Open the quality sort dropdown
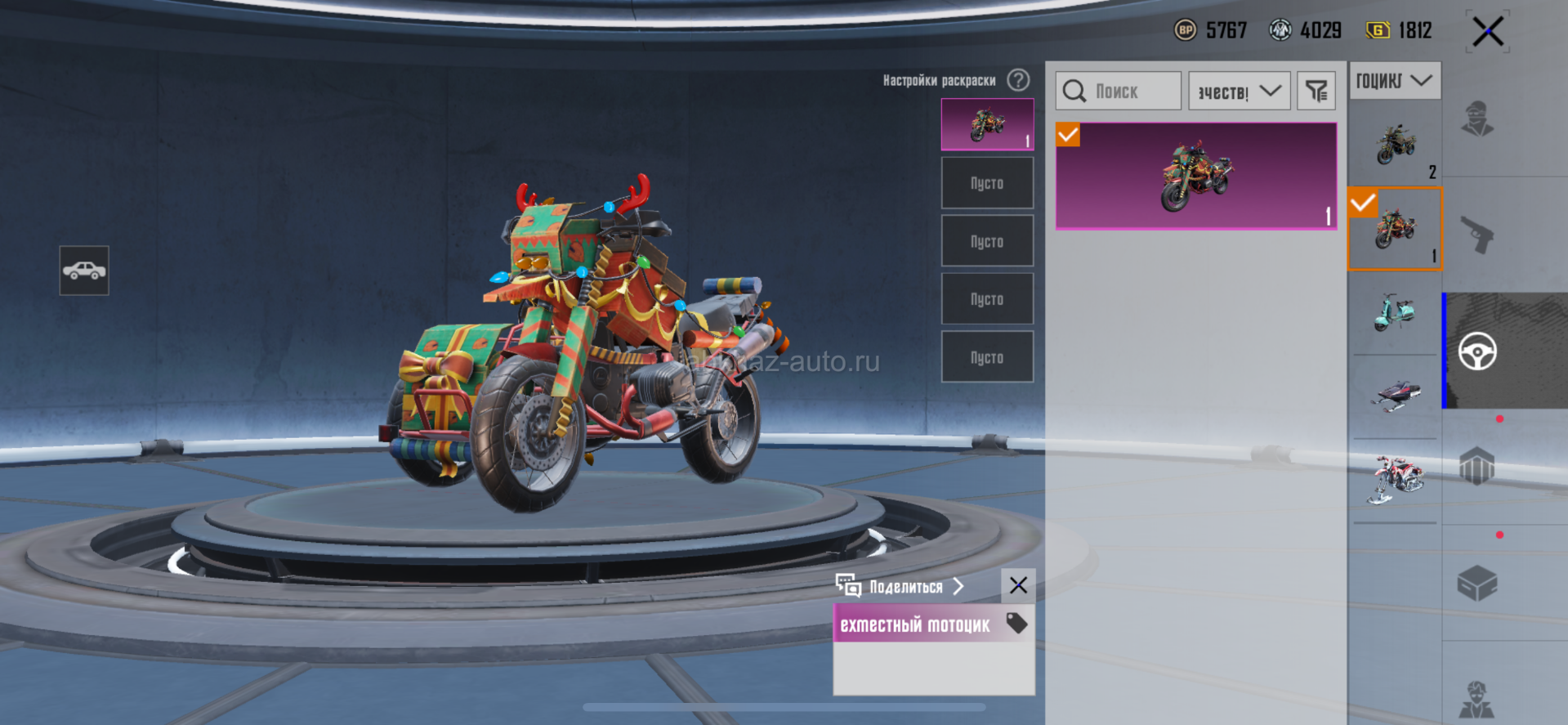The image size is (1568, 725). point(1239,91)
